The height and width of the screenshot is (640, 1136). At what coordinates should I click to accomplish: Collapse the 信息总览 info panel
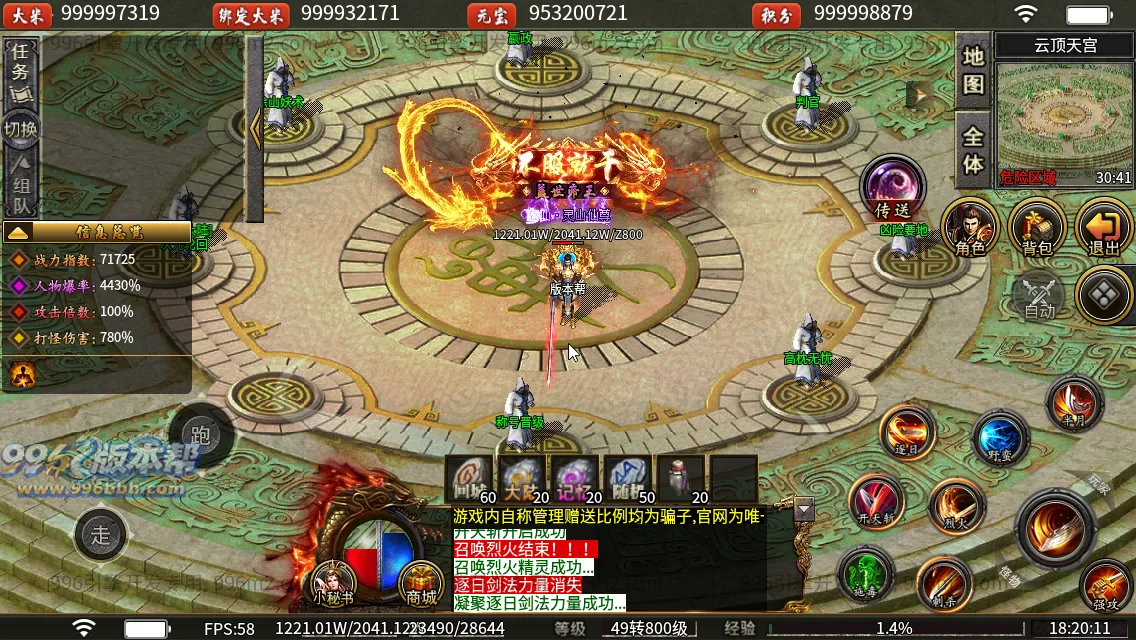(x=18, y=232)
